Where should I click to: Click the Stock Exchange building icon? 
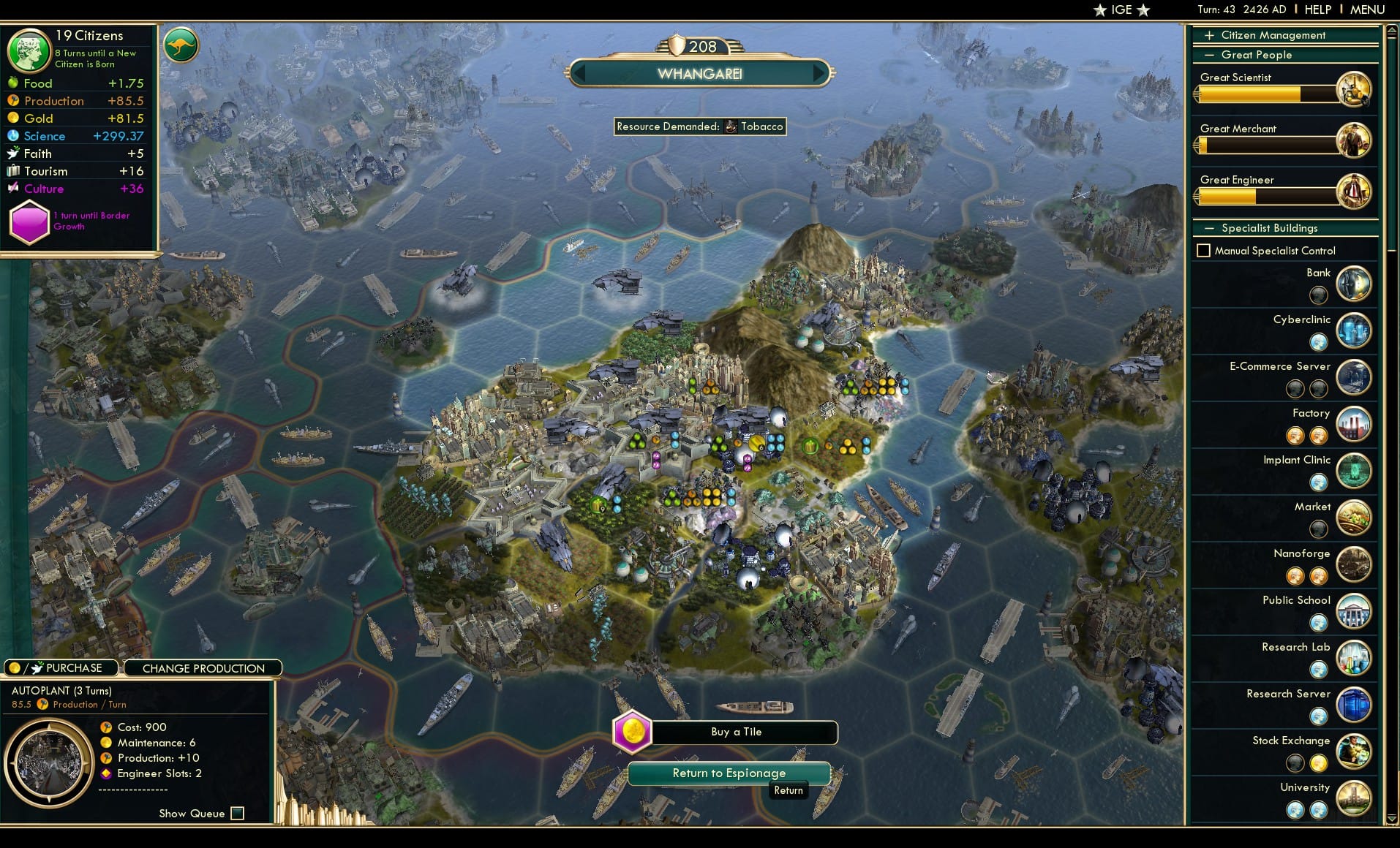(x=1354, y=752)
